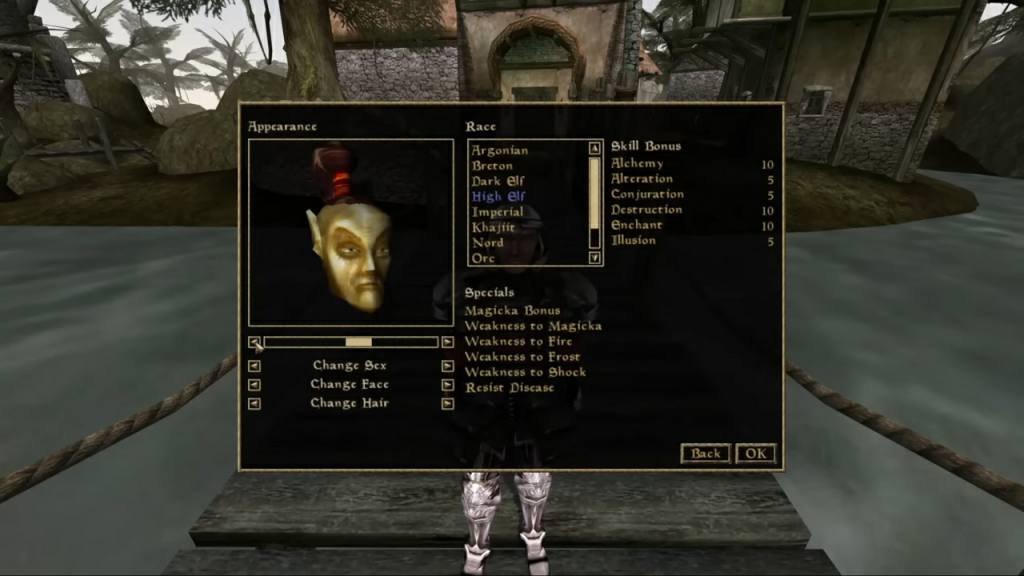Click the left arrow beside Change Face
This screenshot has width=1024, height=576.
pos(254,384)
